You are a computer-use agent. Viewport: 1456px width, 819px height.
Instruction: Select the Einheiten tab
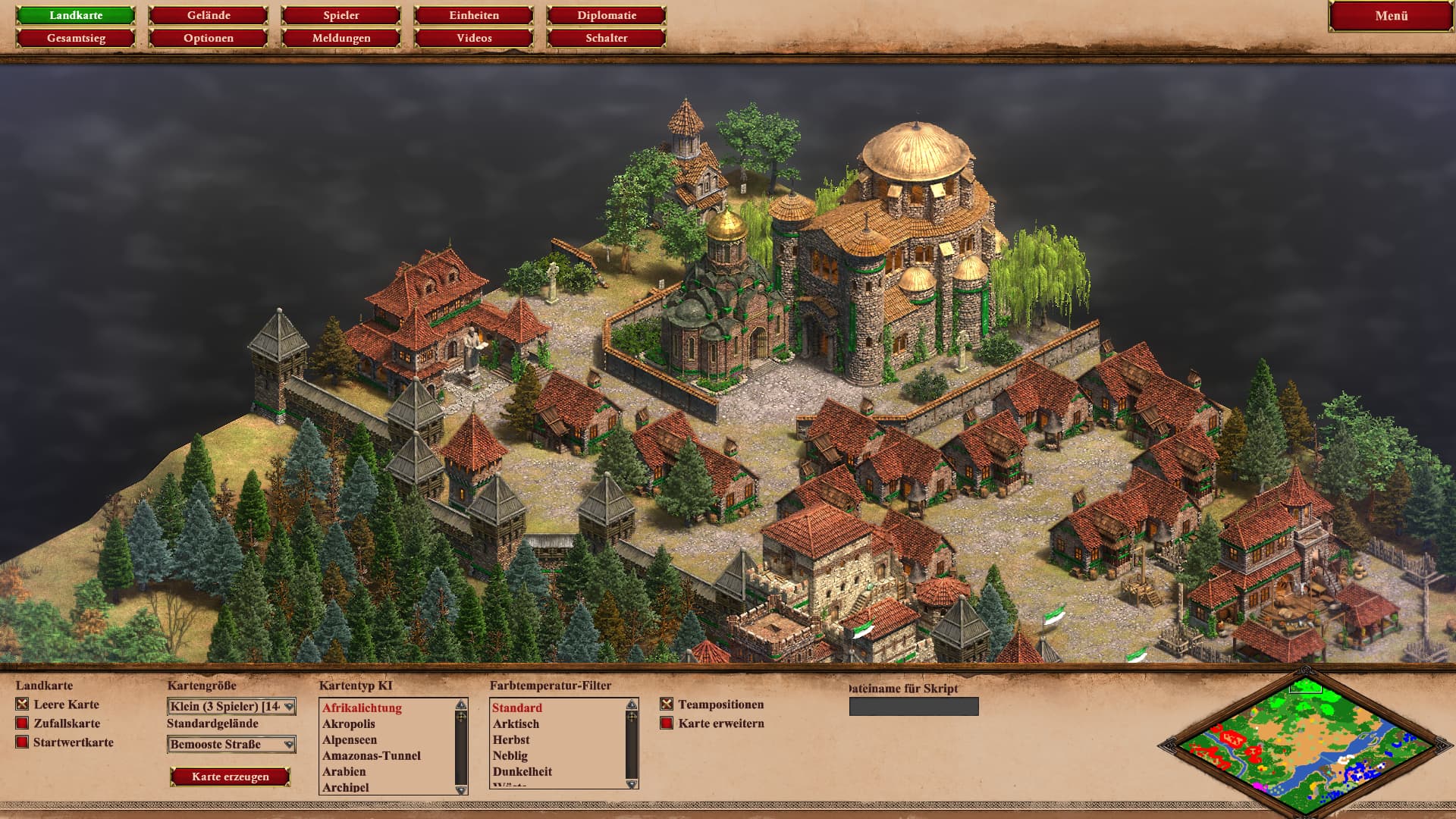474,15
